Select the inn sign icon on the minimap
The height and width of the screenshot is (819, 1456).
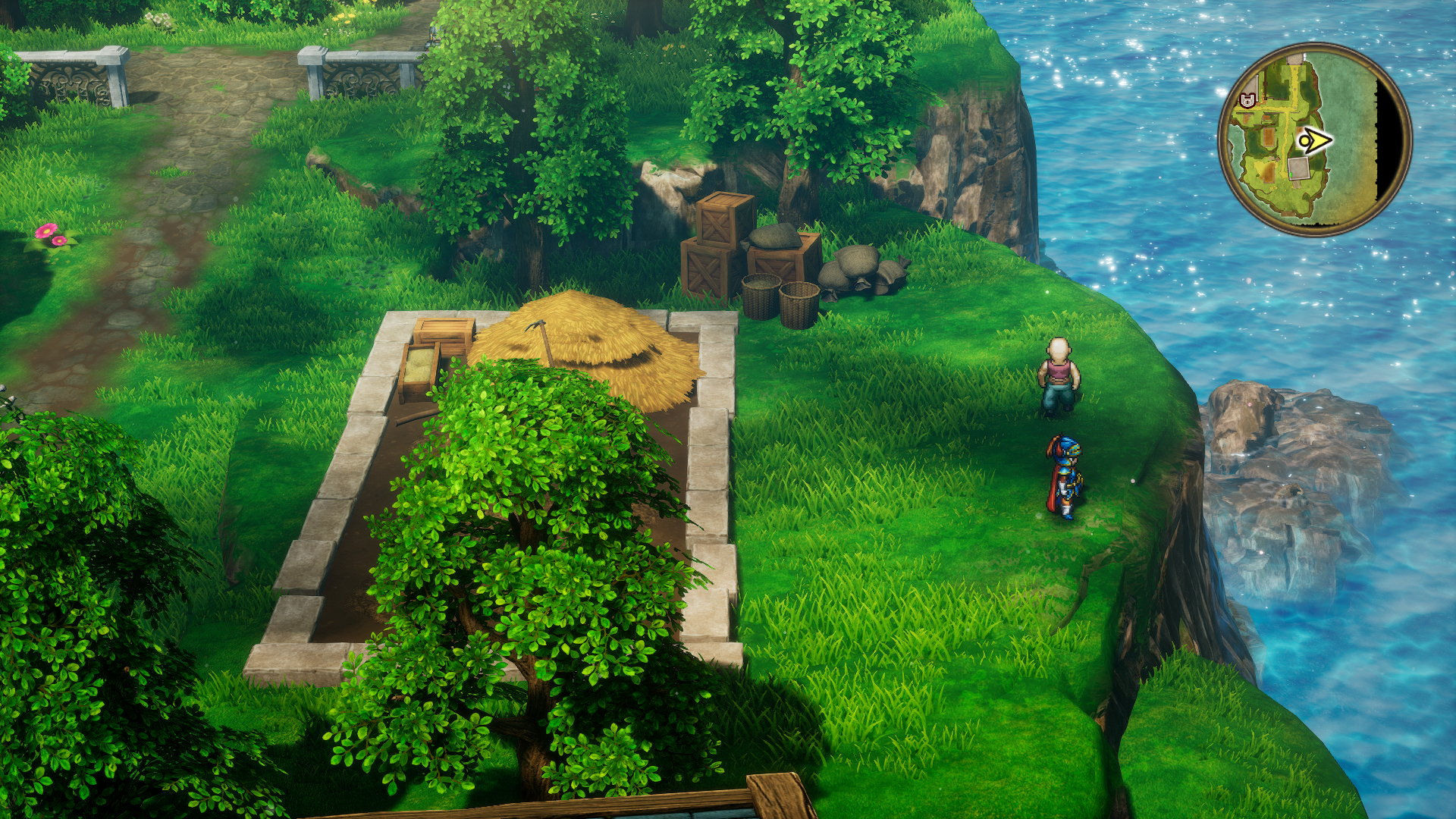pyautogui.click(x=1247, y=99)
